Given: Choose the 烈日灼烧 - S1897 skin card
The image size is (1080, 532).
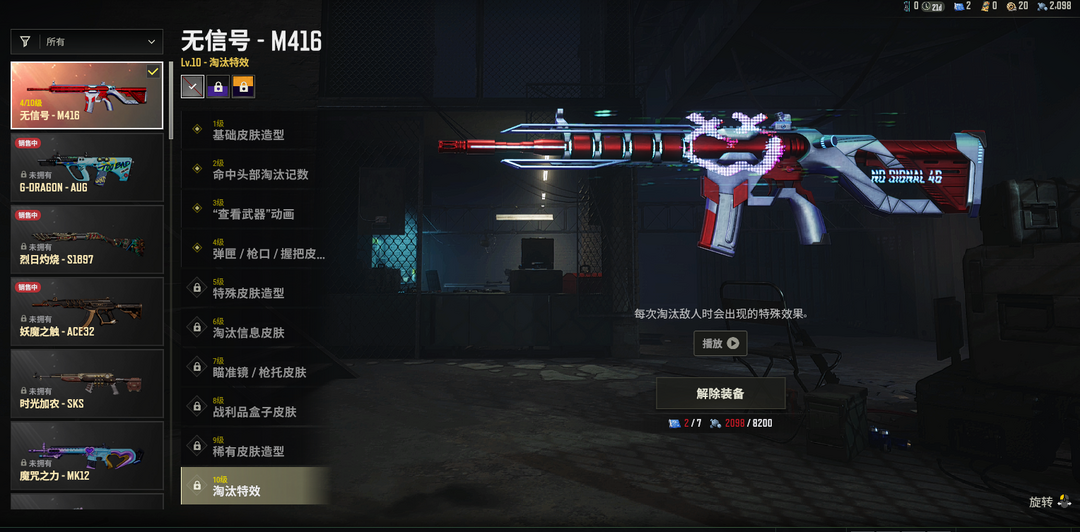Looking at the screenshot, I should pos(87,240).
